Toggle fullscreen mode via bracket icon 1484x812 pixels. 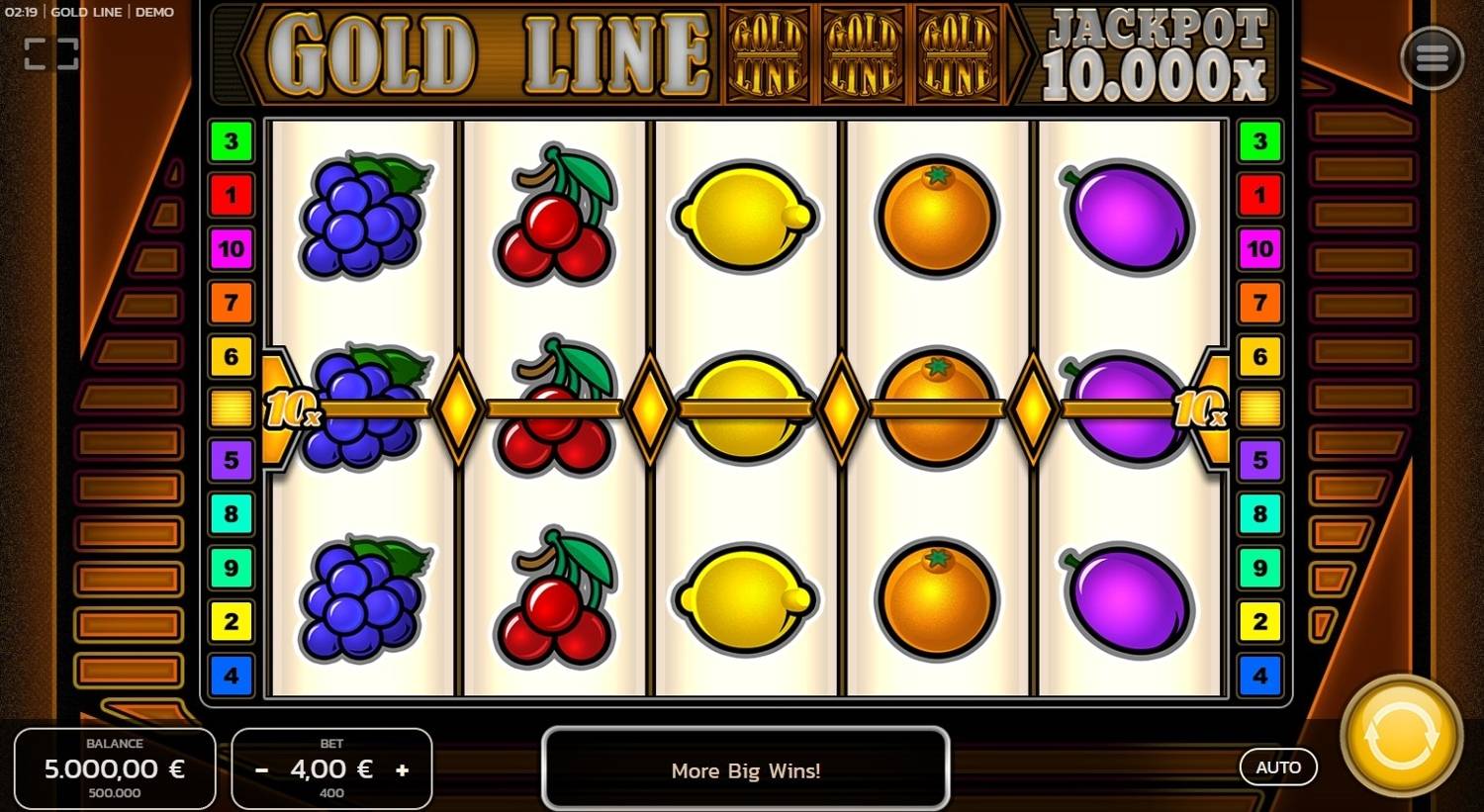tap(50, 53)
